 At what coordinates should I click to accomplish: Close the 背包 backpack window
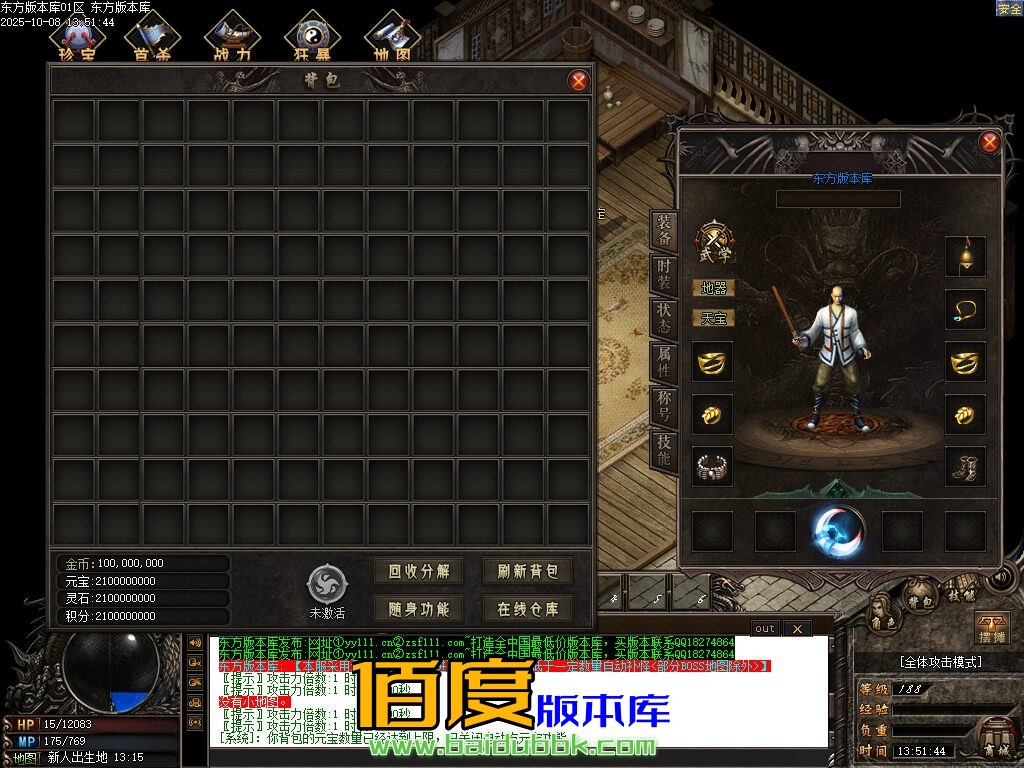(x=578, y=81)
